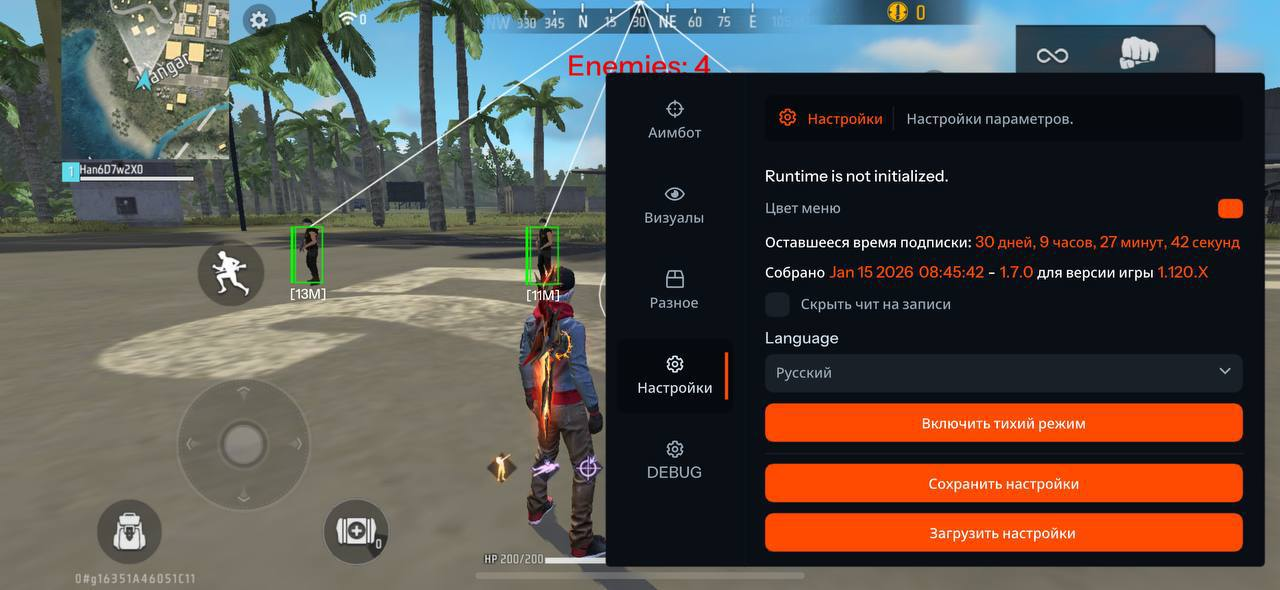Click the Включить тихий режим button
The height and width of the screenshot is (590, 1280).
(x=1003, y=423)
